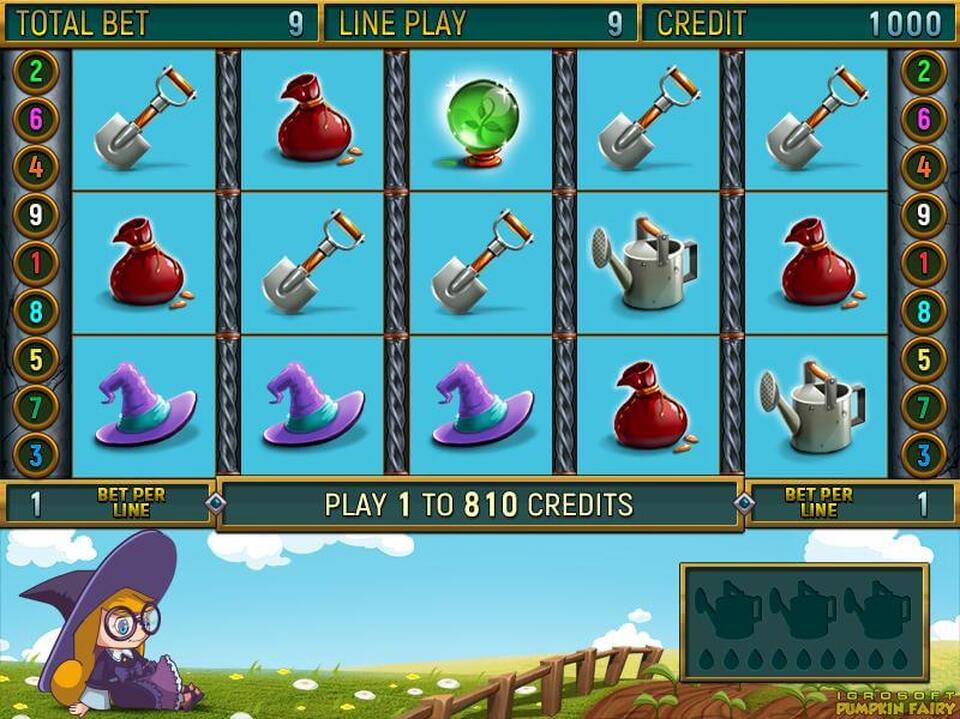The image size is (960, 719).
Task: Choose payline 5 marker on the right column
Action: coord(924,360)
